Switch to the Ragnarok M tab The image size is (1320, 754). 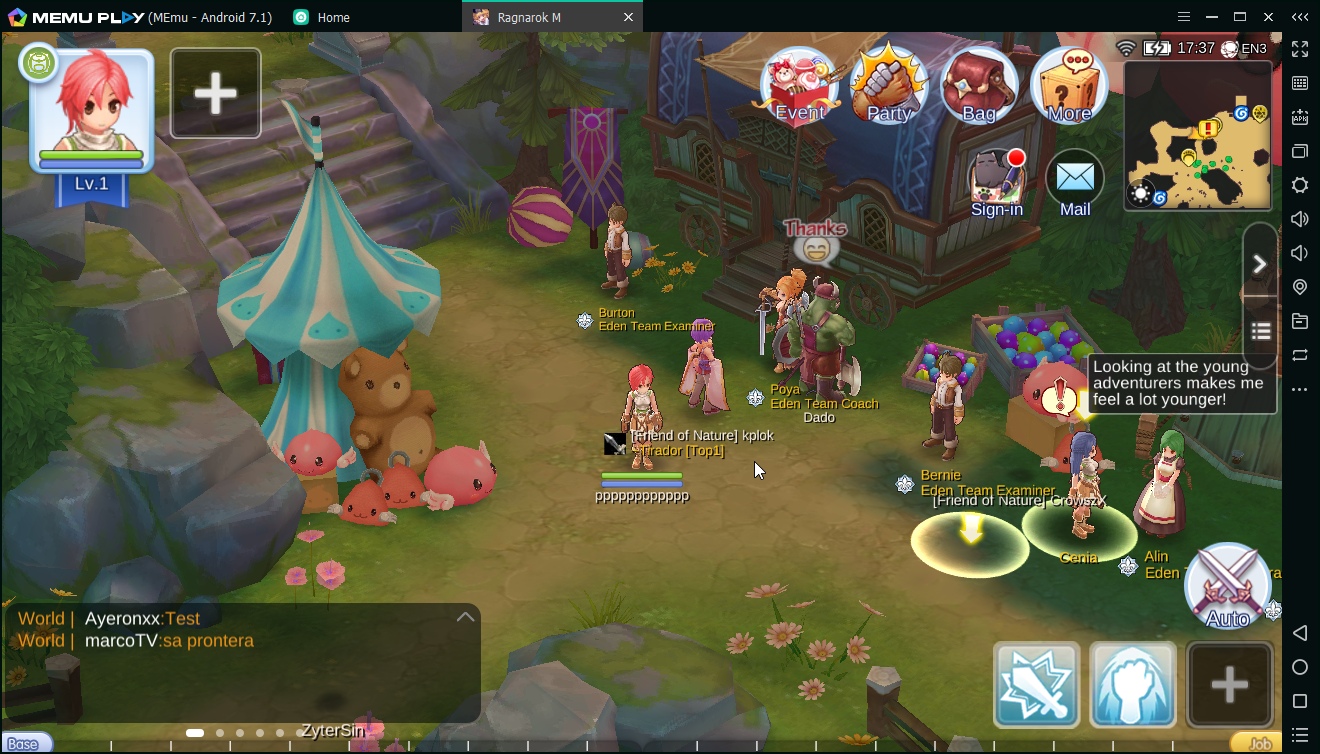pyautogui.click(x=530, y=17)
